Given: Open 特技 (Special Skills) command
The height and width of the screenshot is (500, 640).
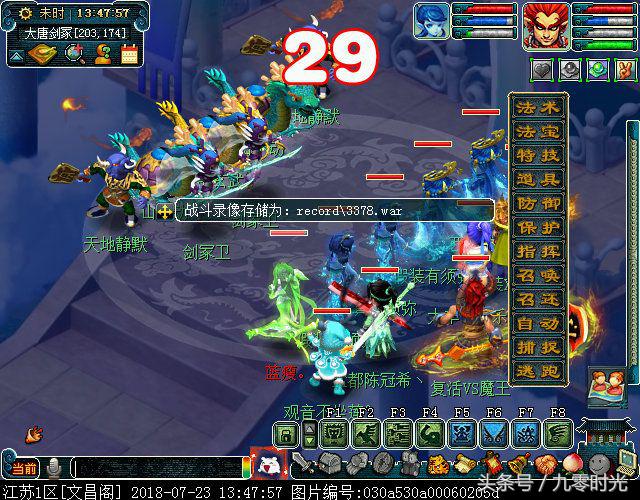Looking at the screenshot, I should click(538, 155).
